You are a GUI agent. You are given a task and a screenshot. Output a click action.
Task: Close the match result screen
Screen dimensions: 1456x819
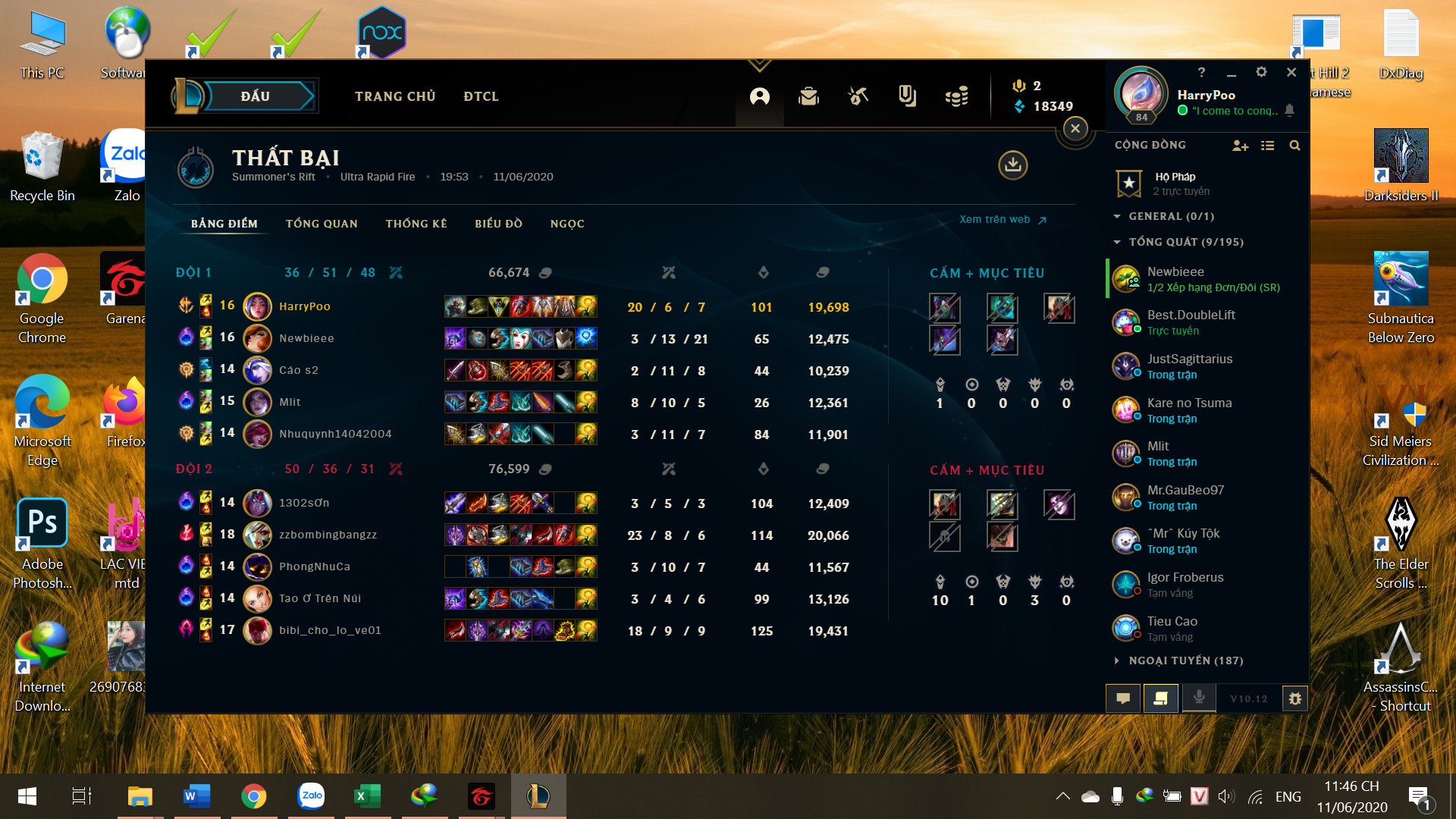(1075, 129)
